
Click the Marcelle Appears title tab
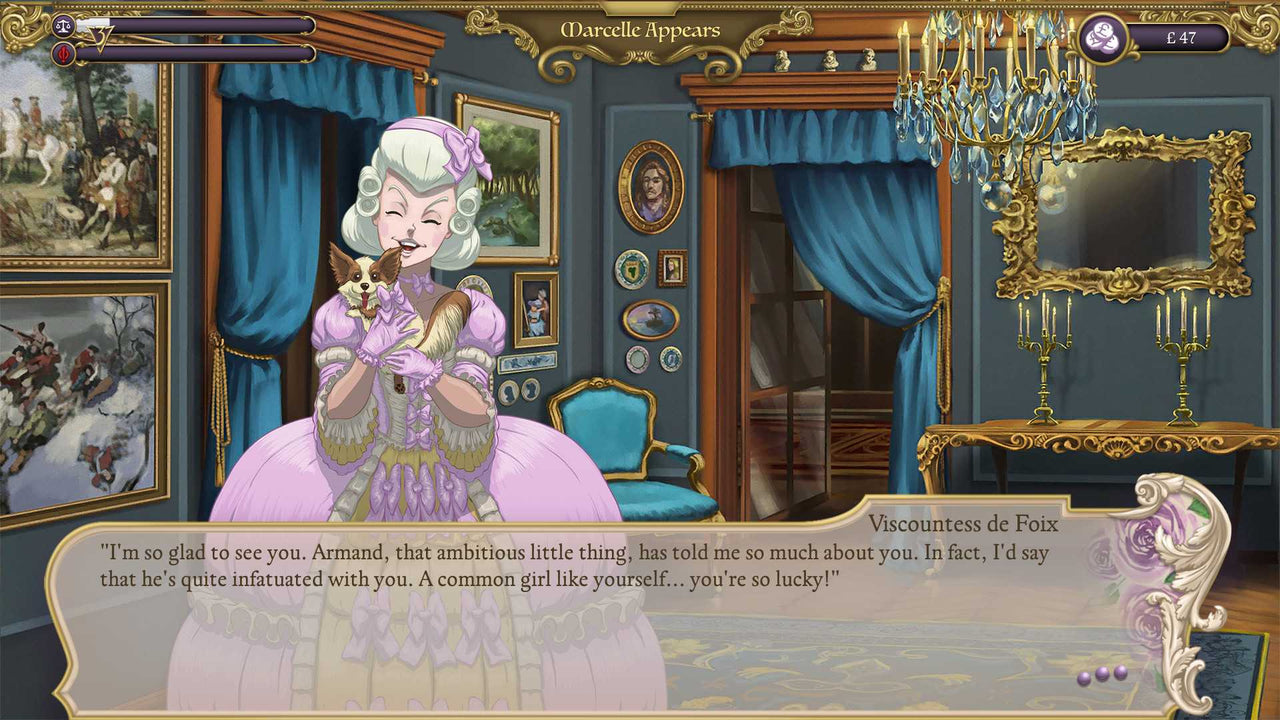639,30
